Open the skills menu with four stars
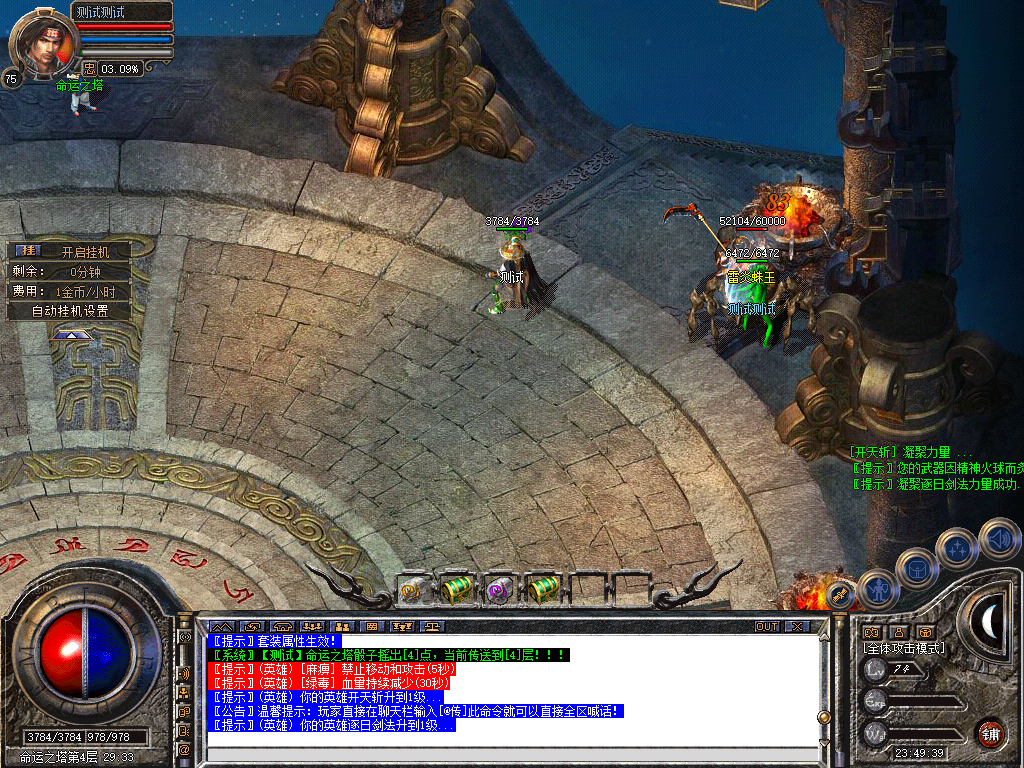This screenshot has width=1024, height=768. pos(956,549)
